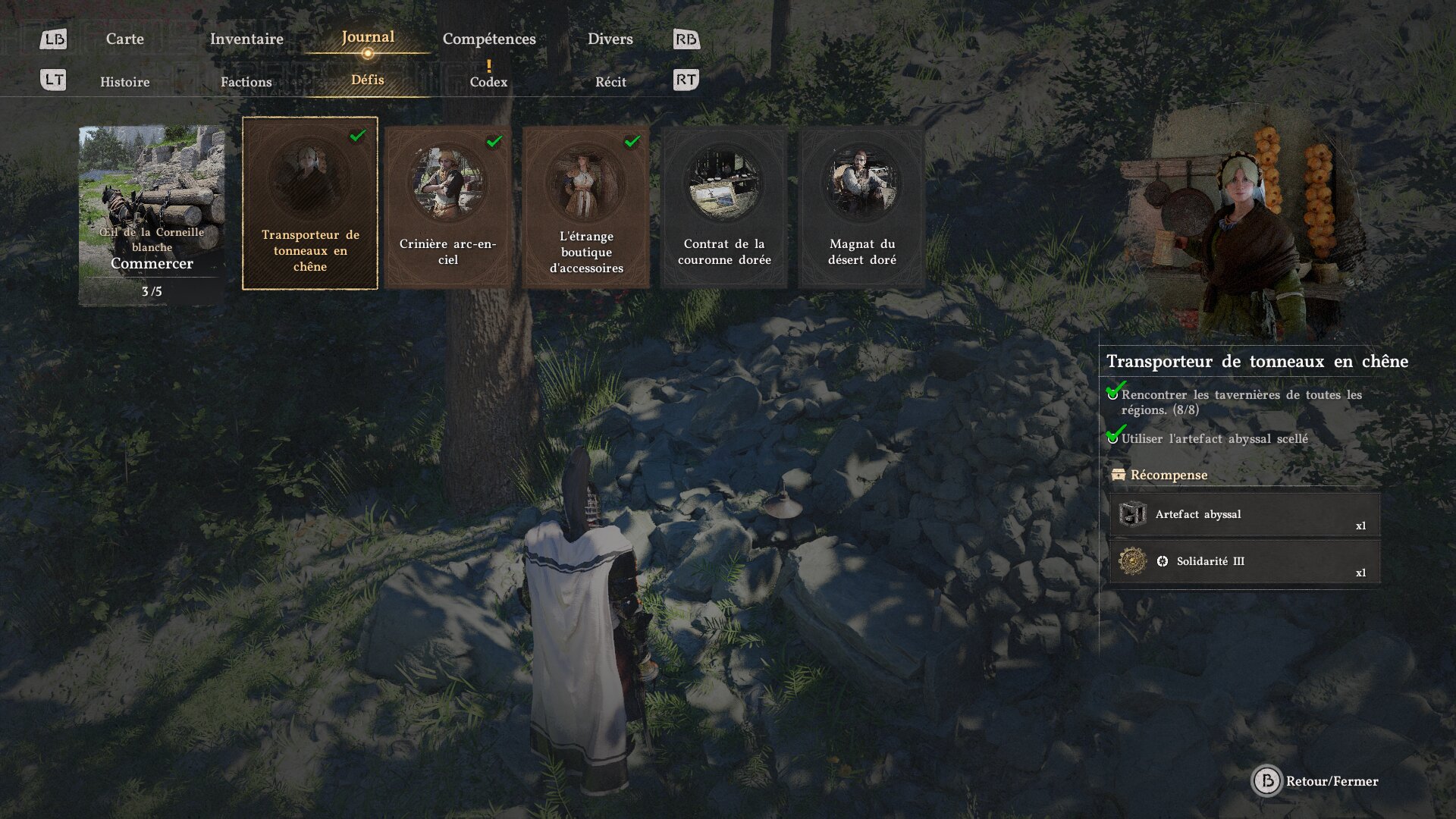Select the Crinière arc-en-ciel challenge card
Image resolution: width=1456 pixels, height=819 pixels.
coord(448,206)
